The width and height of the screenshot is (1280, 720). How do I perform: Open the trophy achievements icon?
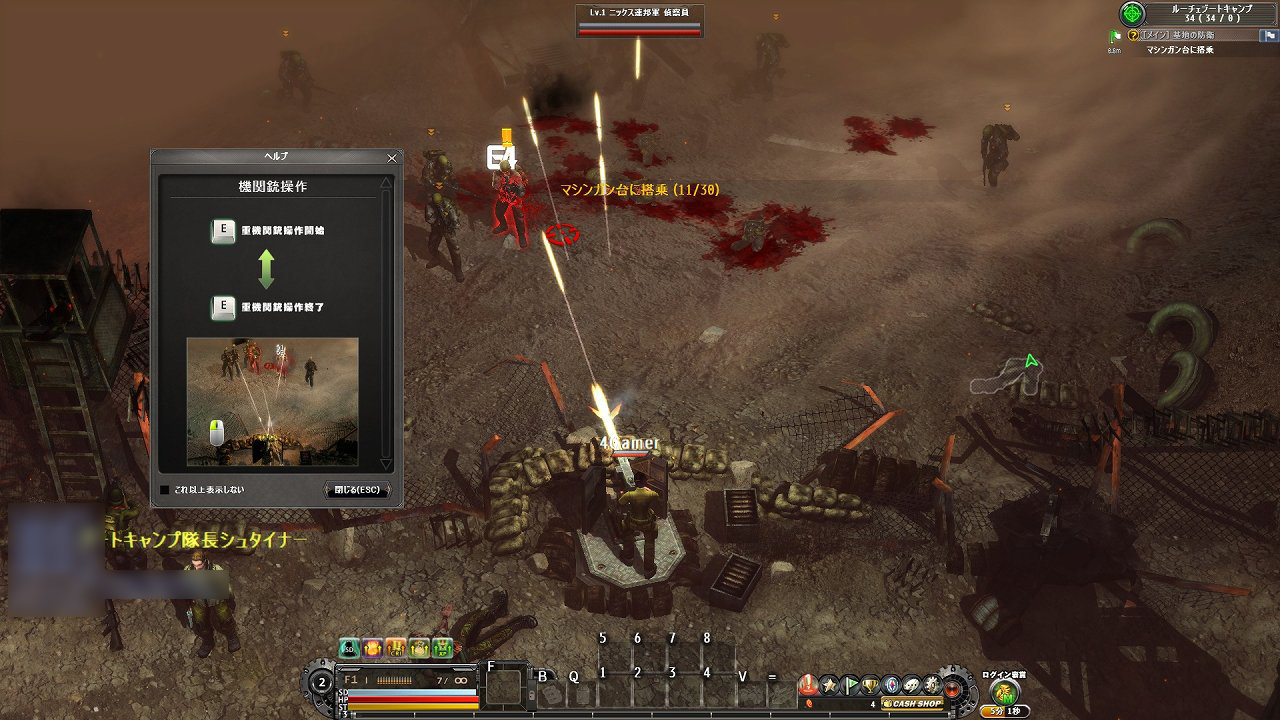click(869, 685)
